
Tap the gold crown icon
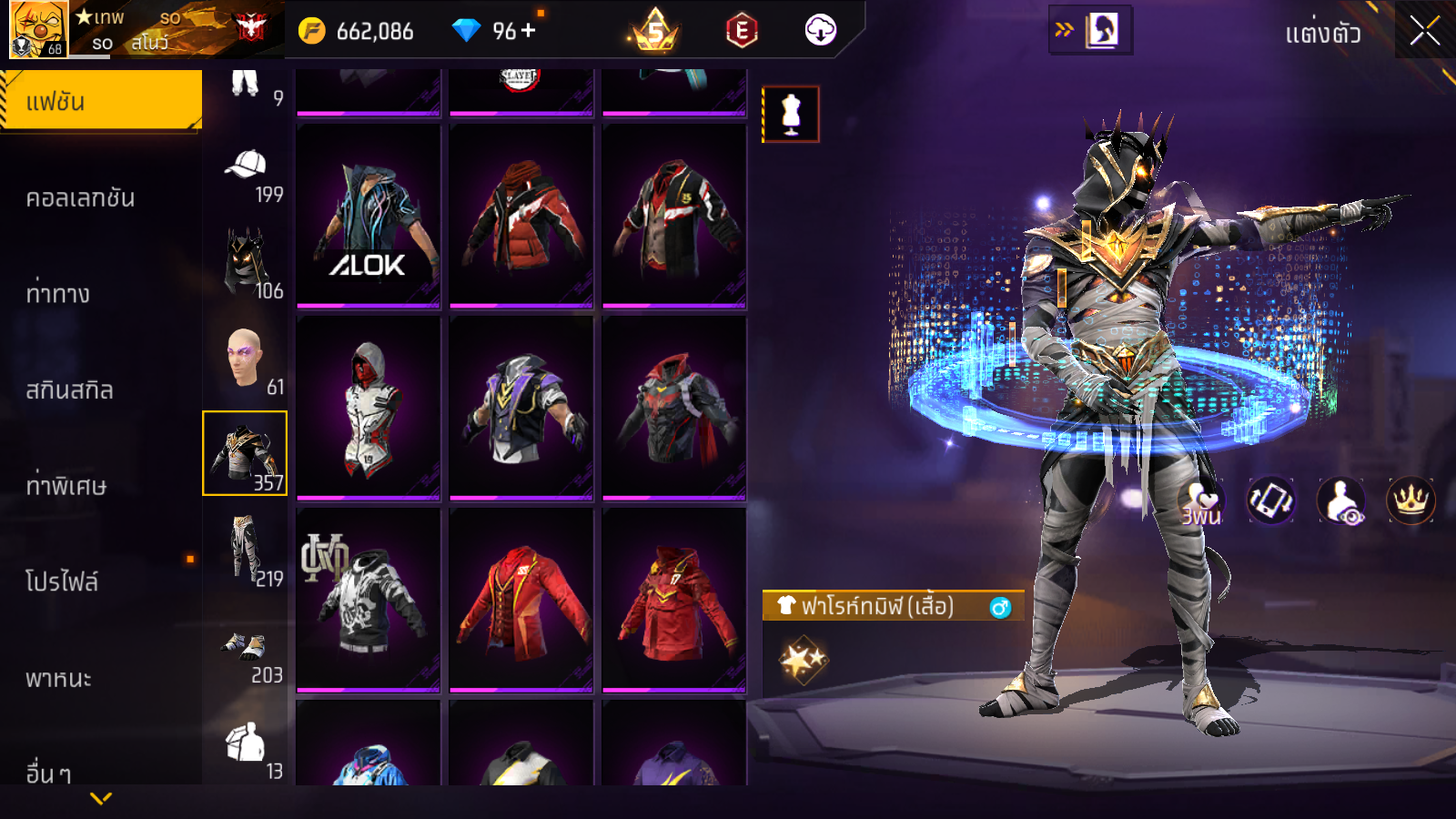click(x=1410, y=500)
